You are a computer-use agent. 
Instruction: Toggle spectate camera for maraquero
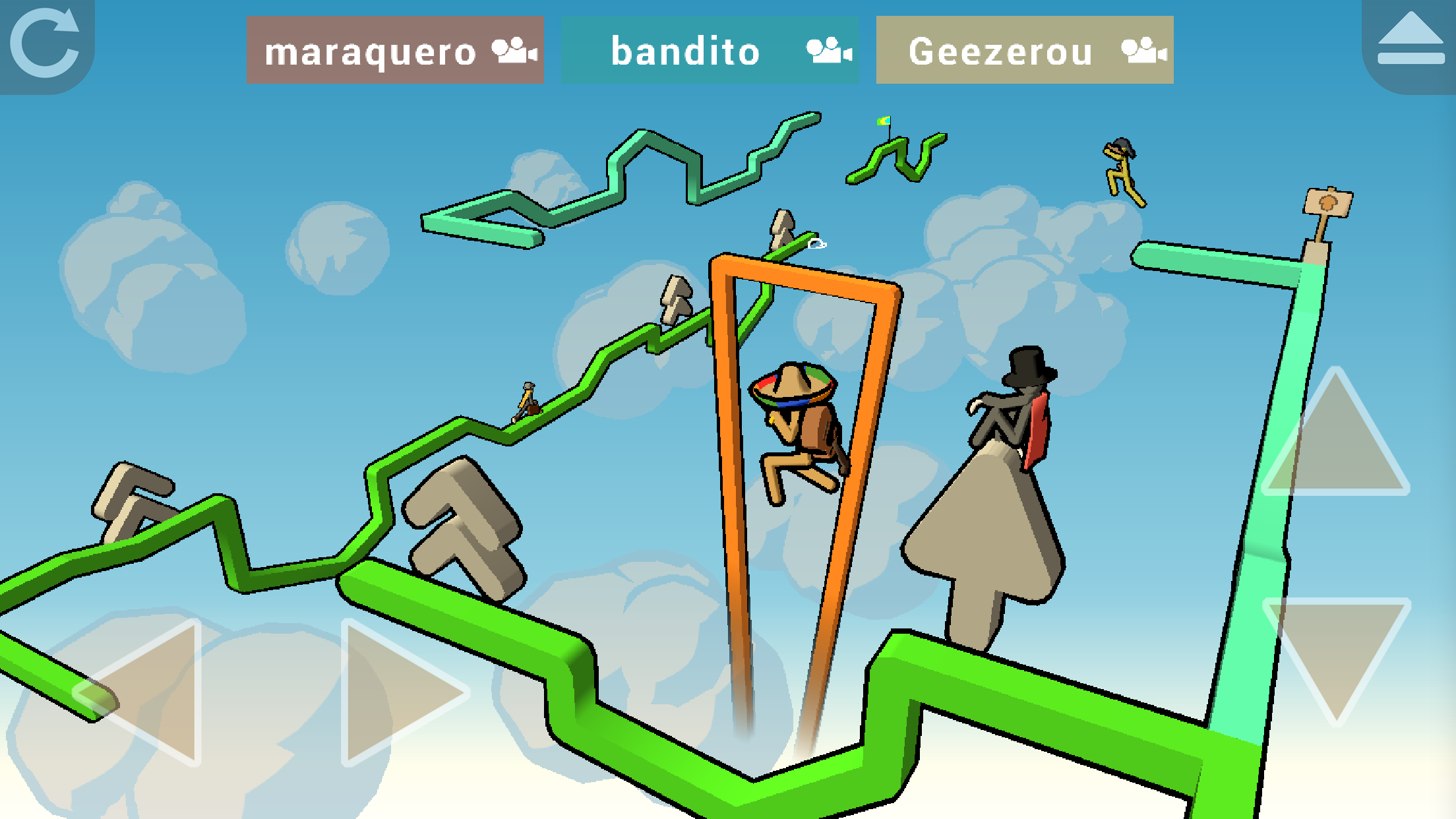click(x=514, y=51)
